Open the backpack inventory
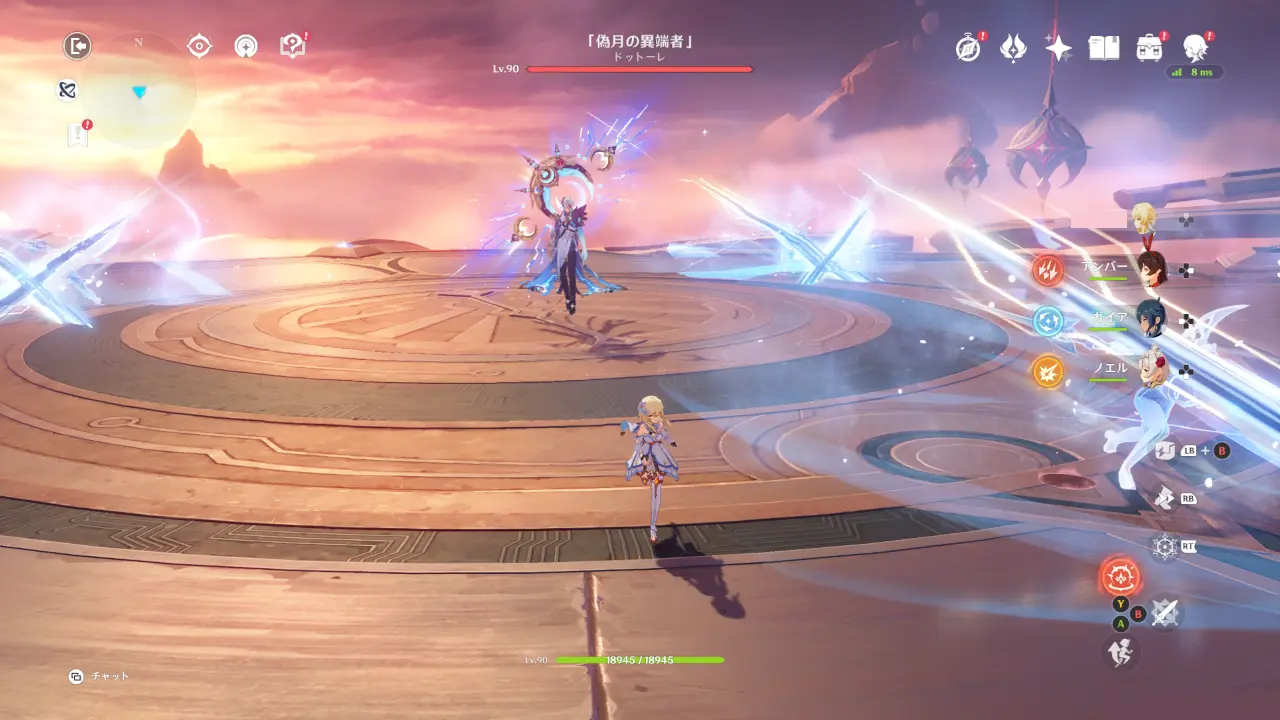The width and height of the screenshot is (1280, 720). click(1149, 47)
